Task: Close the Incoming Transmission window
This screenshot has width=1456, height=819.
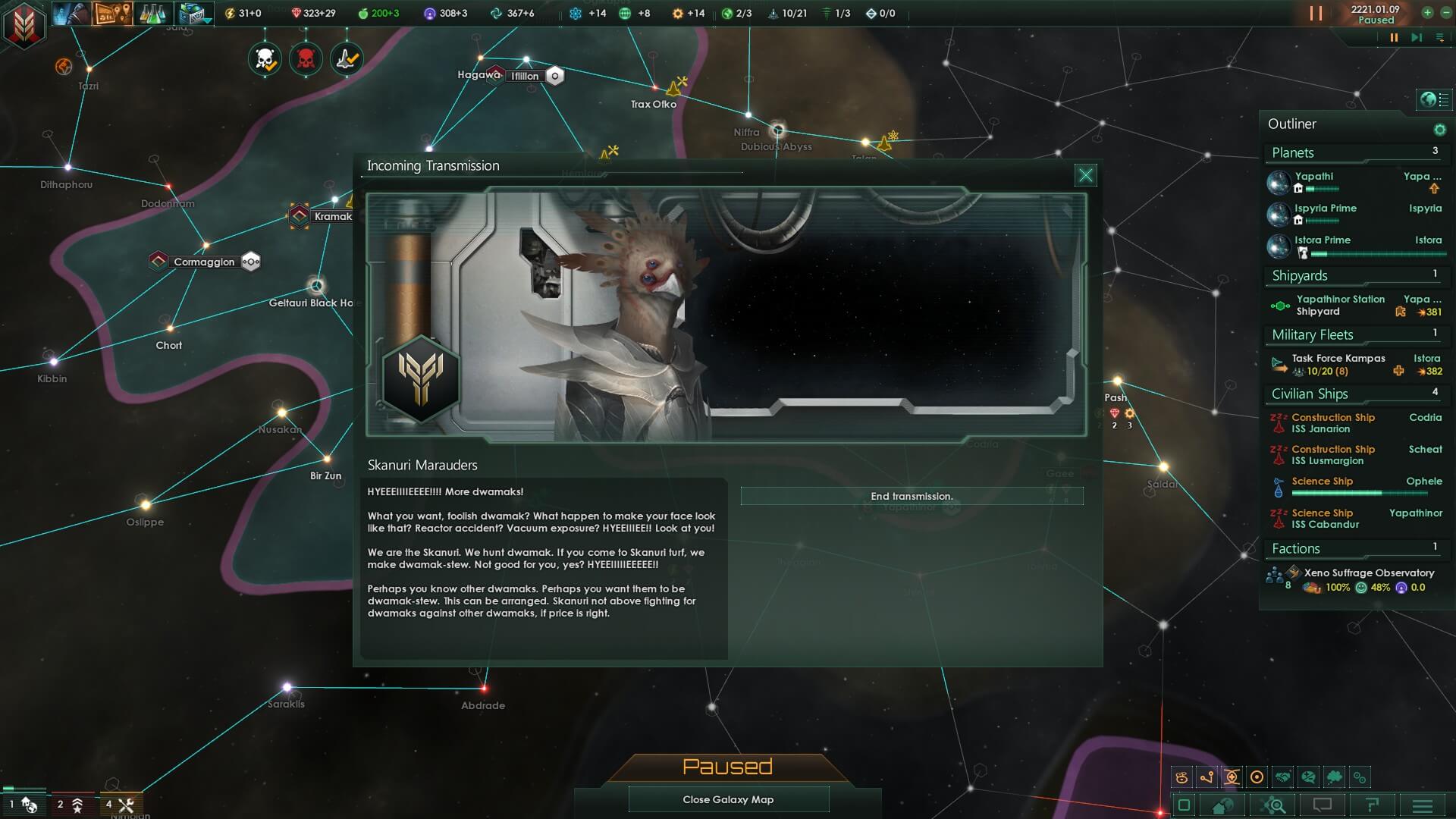Action: point(1085,175)
